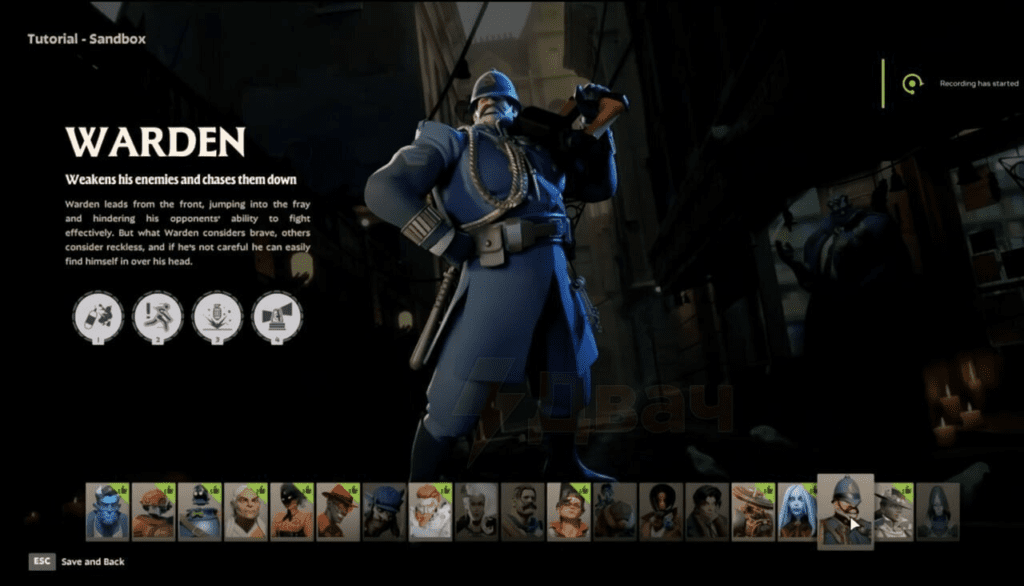Select Abrams, the blue-skinned hero portrait

107,511
